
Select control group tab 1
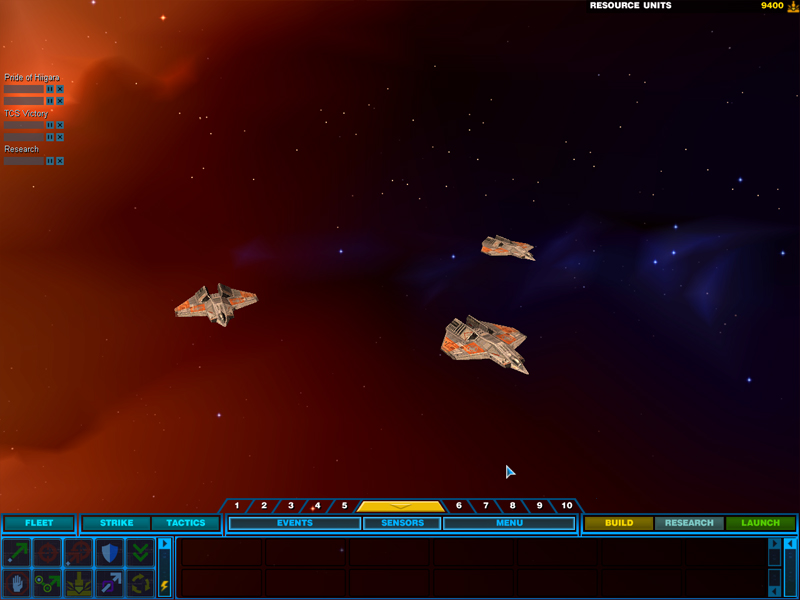[x=237, y=506]
